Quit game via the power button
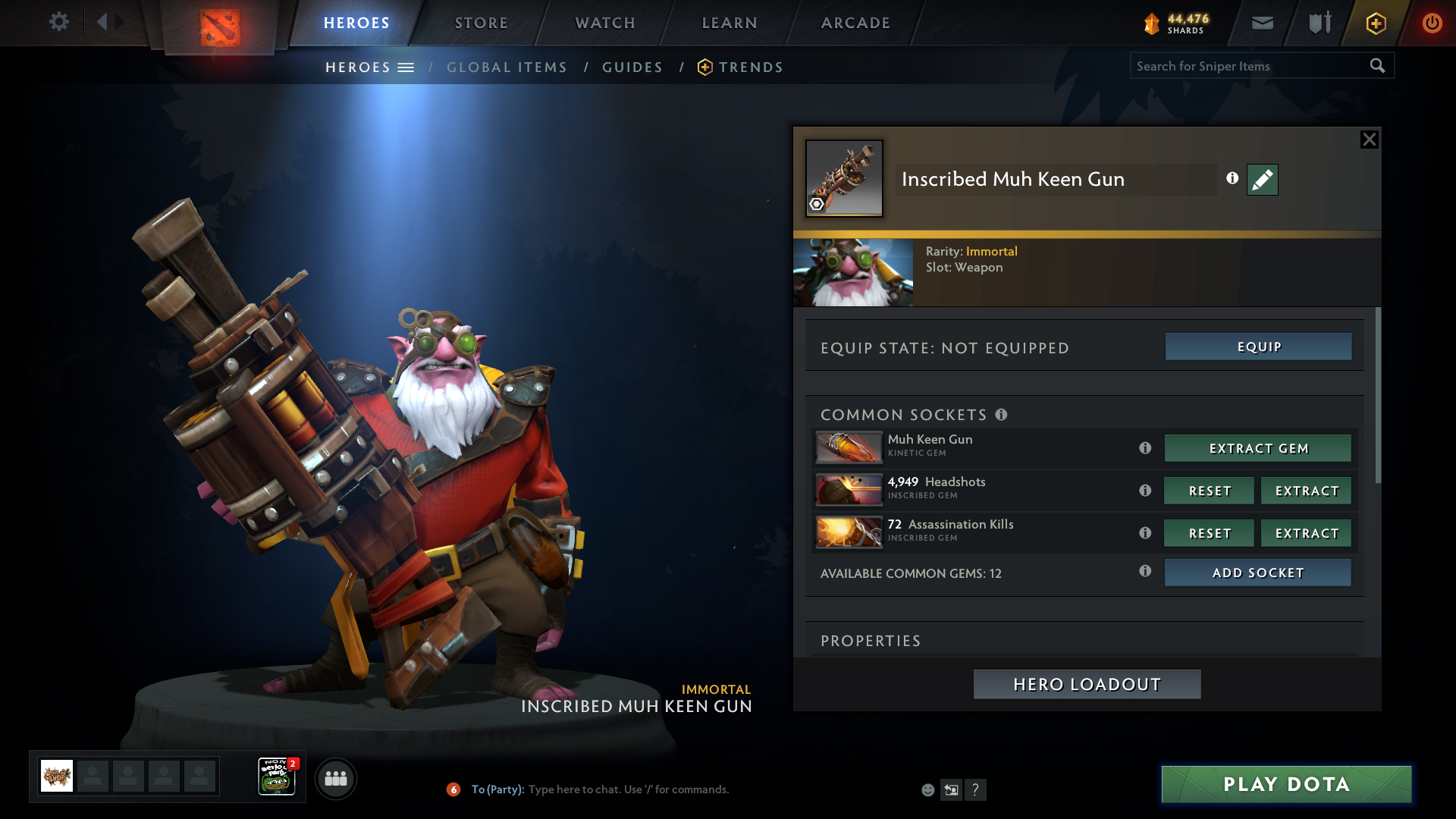1456x819 pixels. coord(1432,23)
